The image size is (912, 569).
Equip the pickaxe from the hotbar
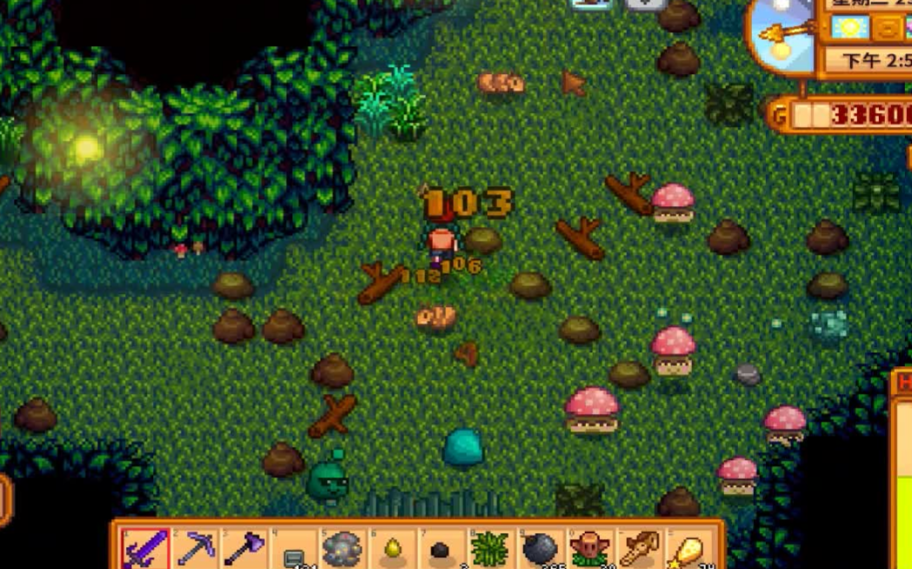coord(195,548)
